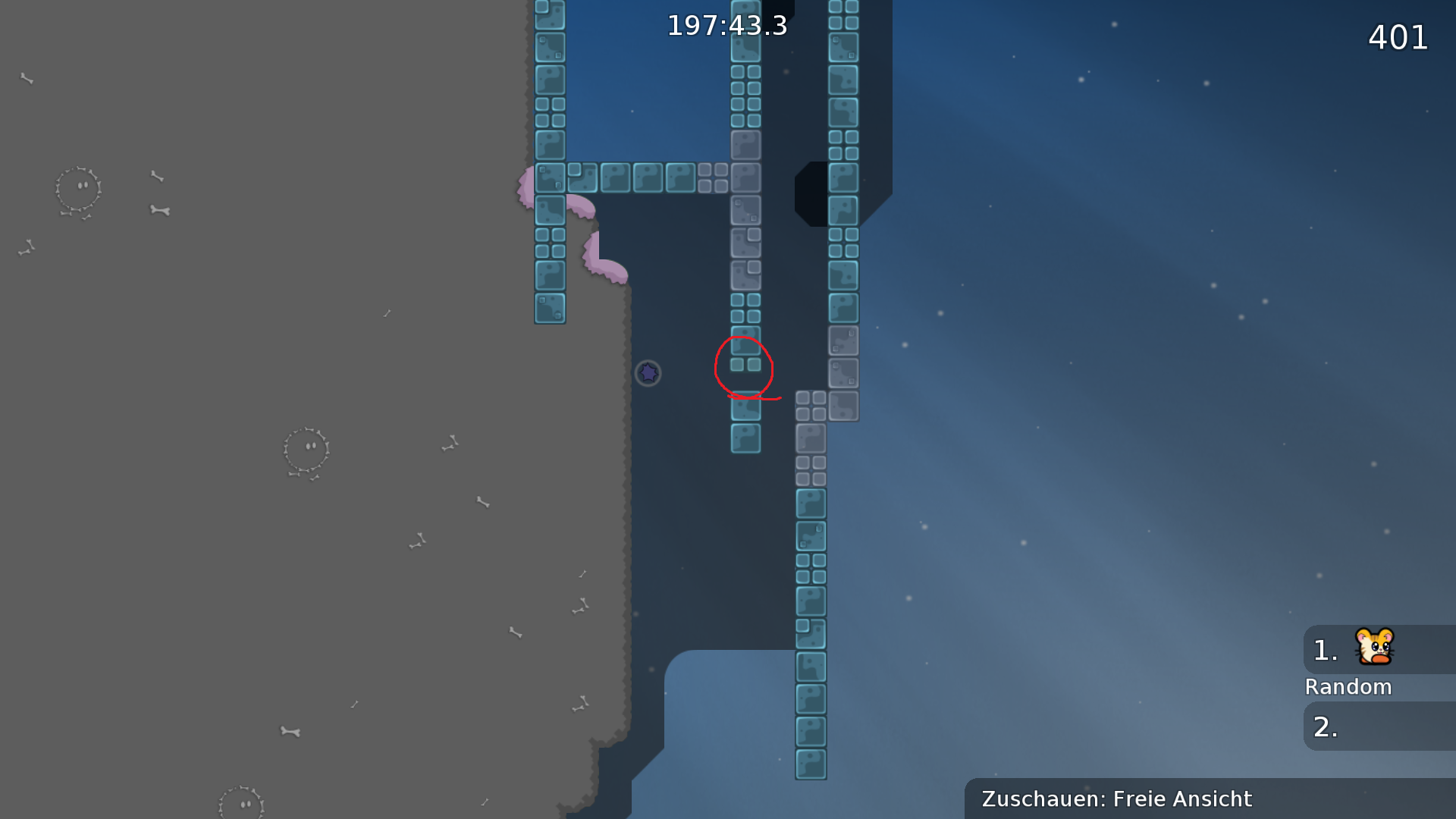Viewport: 1456px width, 819px height.
Task: Click the hamster avatar on the scoreboard
Action: 1376,648
